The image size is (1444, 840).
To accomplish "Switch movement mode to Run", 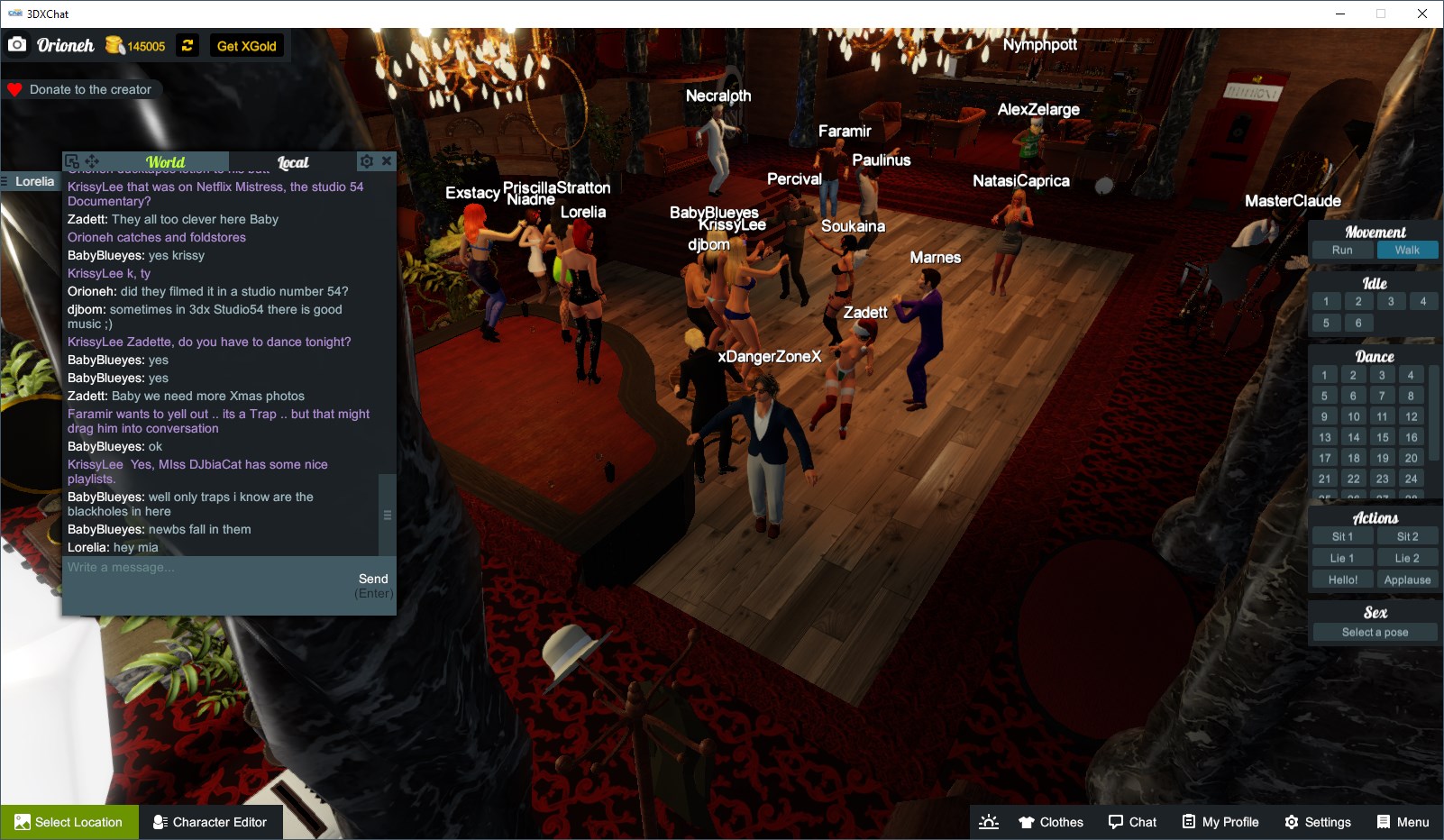I will tap(1342, 250).
